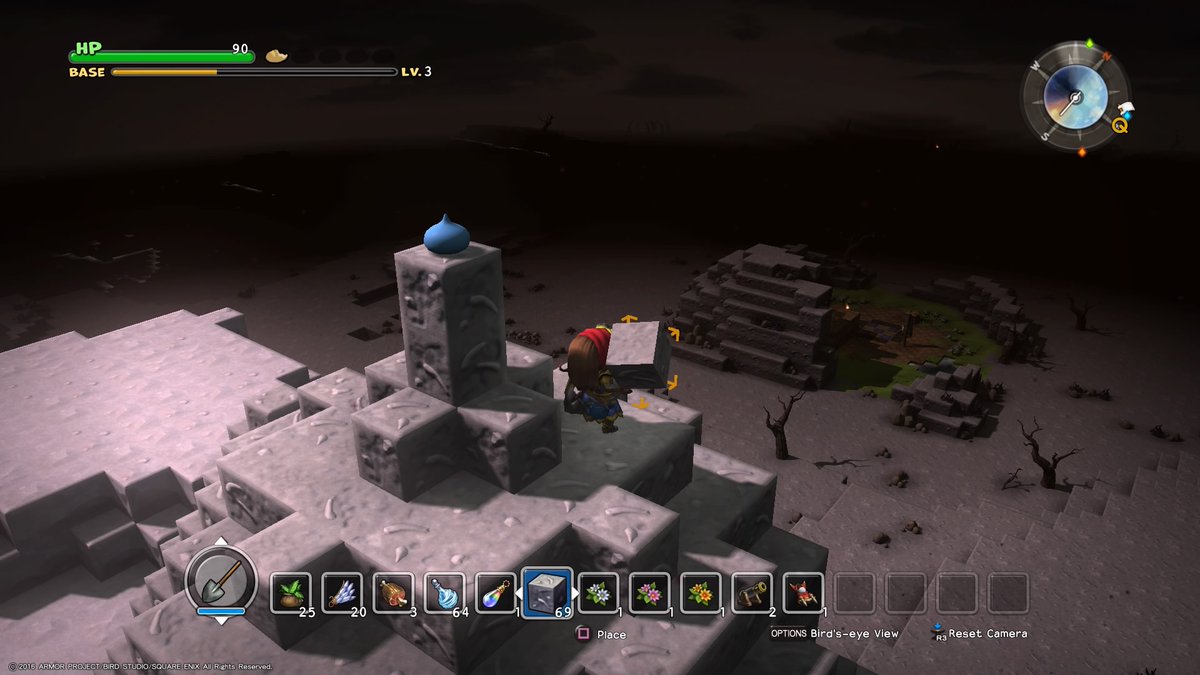The height and width of the screenshot is (675, 1200).
Task: Select the blue potion flask slot
Action: [444, 593]
